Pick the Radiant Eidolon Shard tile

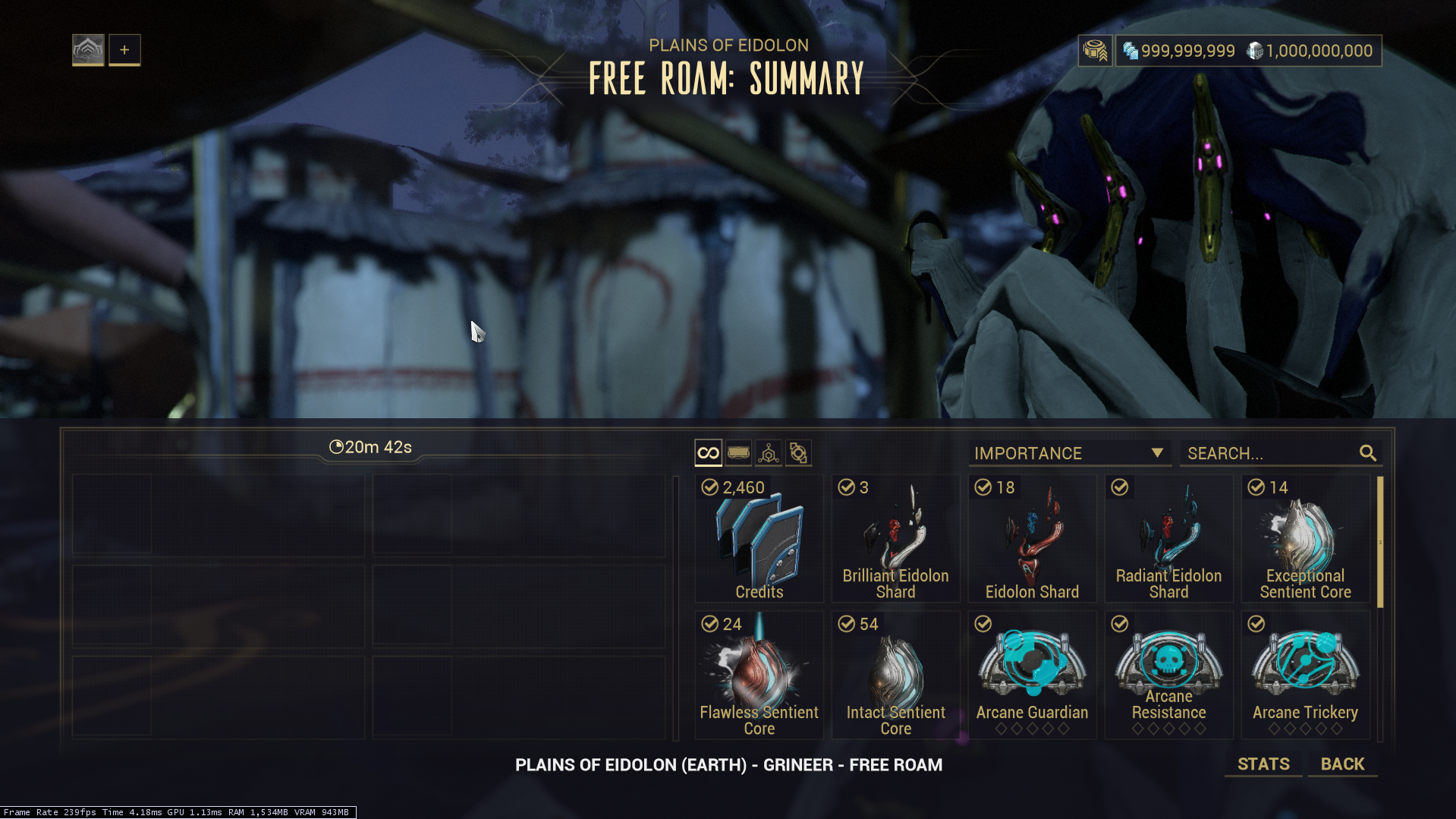click(x=1168, y=539)
